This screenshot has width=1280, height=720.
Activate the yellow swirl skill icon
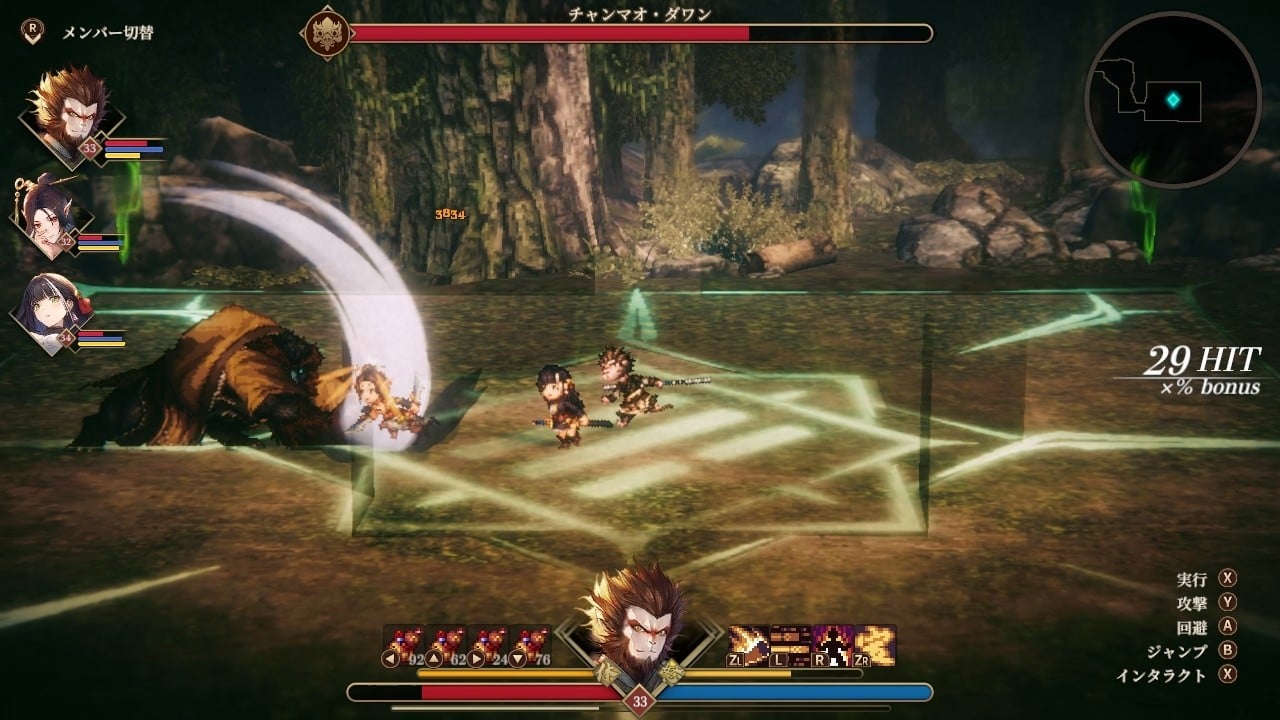874,646
